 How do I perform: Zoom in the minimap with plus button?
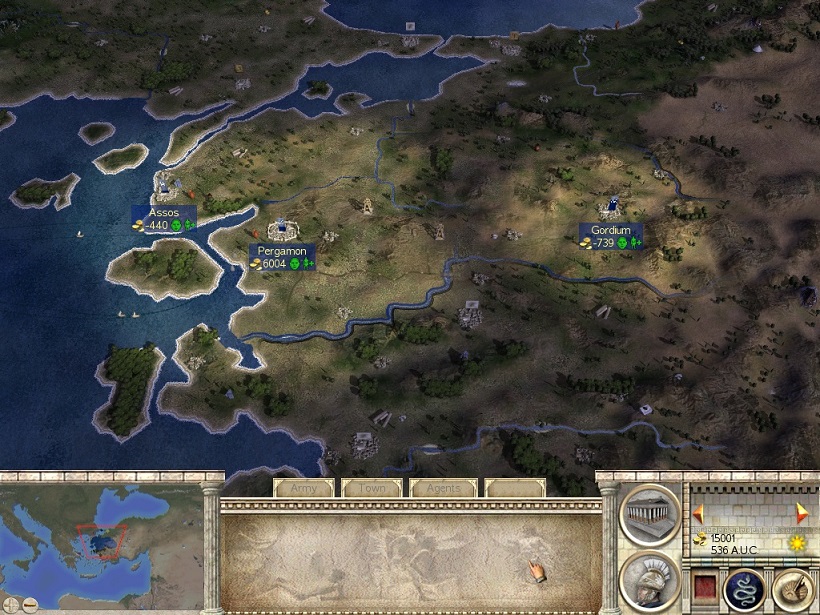point(10,605)
